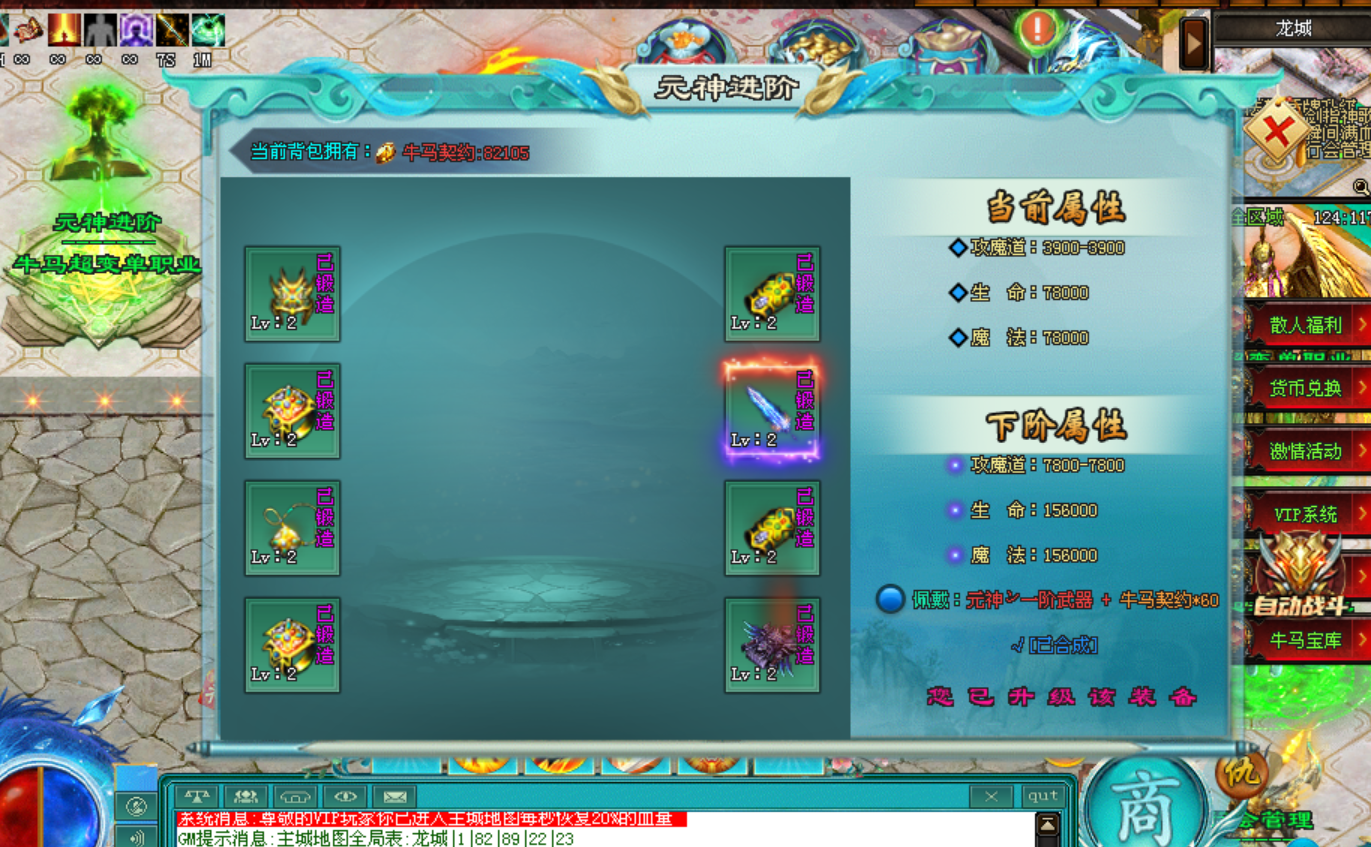Select the gold necklace equipment slot
The width and height of the screenshot is (1371, 847).
click(292, 528)
